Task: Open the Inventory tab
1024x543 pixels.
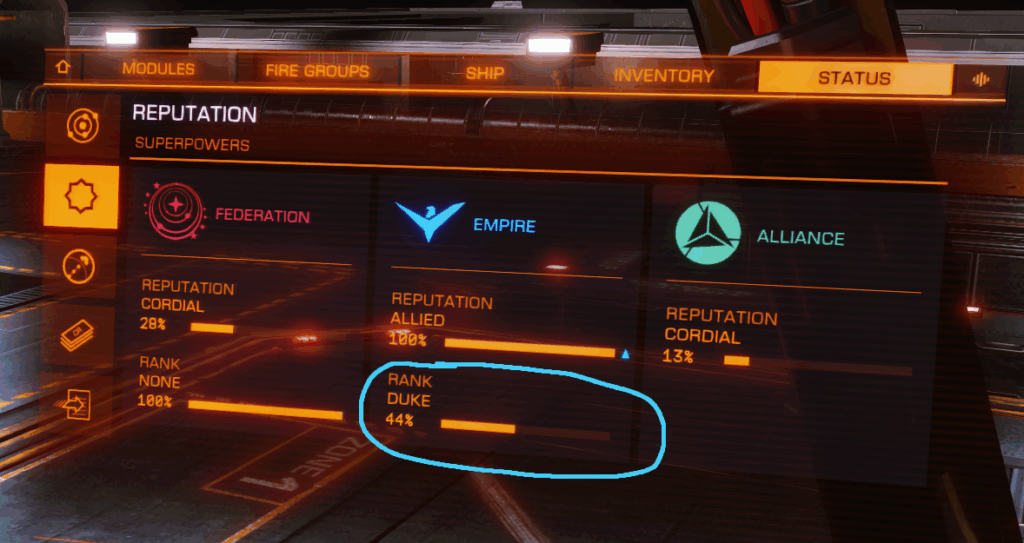Action: tap(664, 76)
